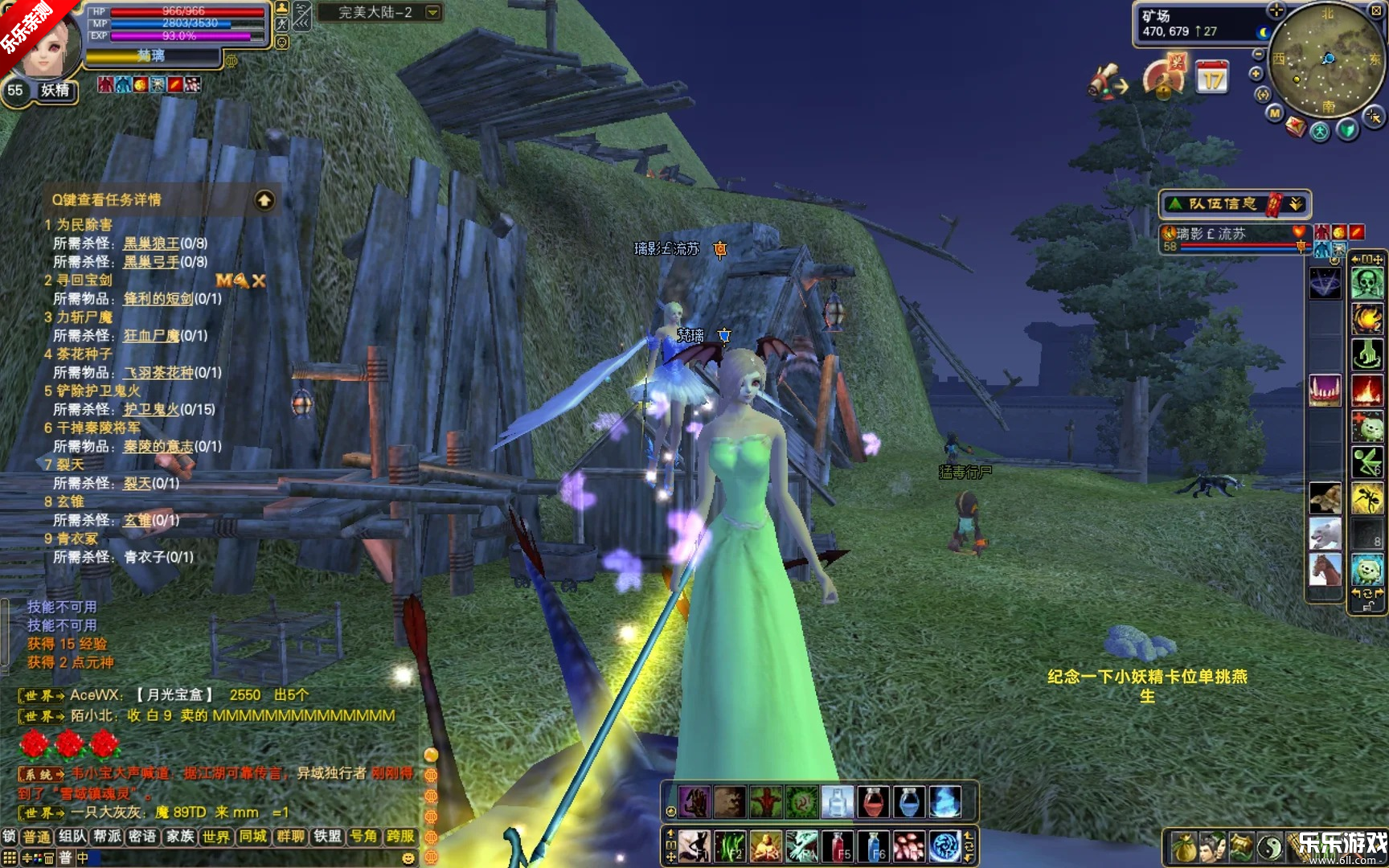
Task: Click the chat text input field
Action: pos(241,858)
